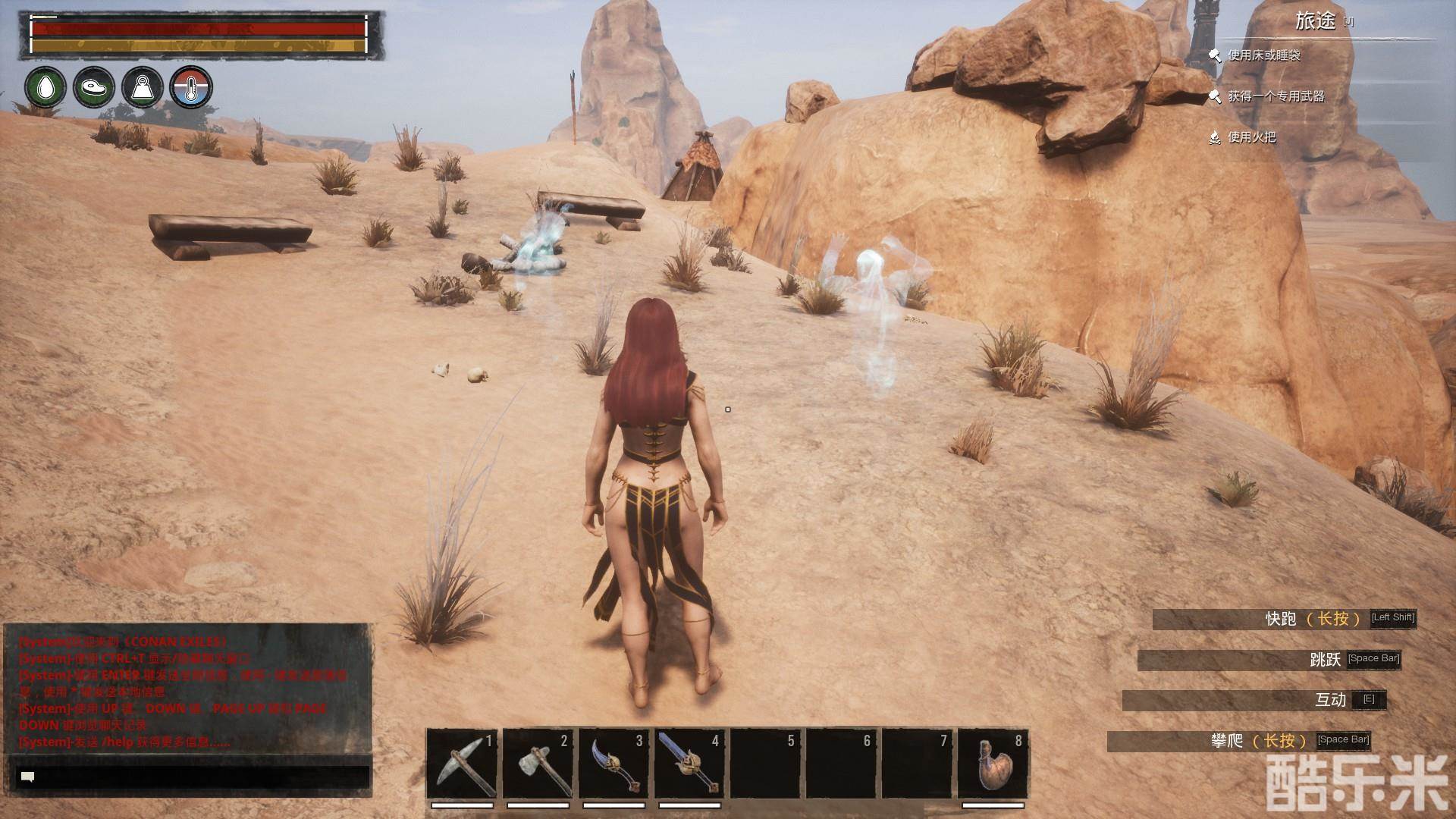Choose the curved dagger in slot 3
1456x819 pixels.
(613, 764)
